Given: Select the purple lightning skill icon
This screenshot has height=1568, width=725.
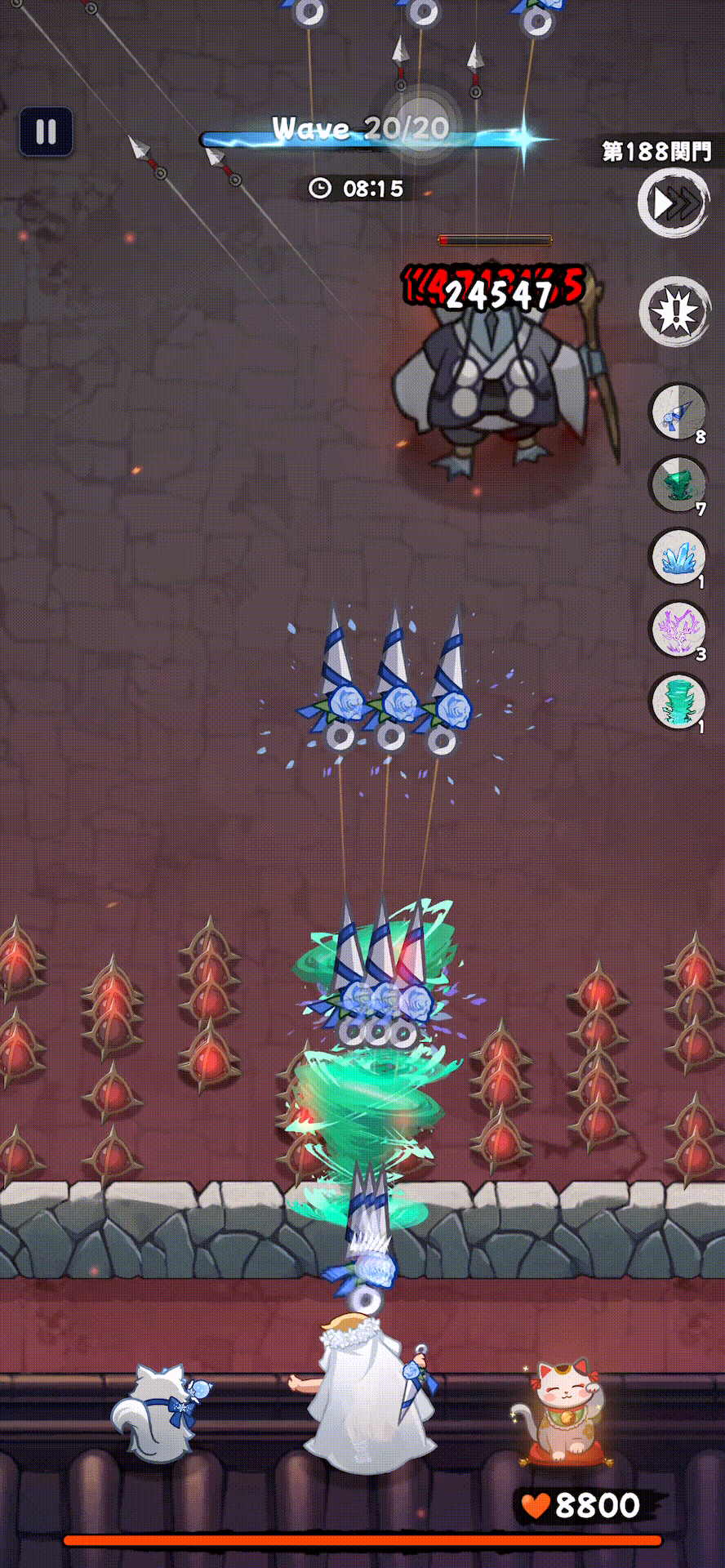Looking at the screenshot, I should (x=677, y=629).
